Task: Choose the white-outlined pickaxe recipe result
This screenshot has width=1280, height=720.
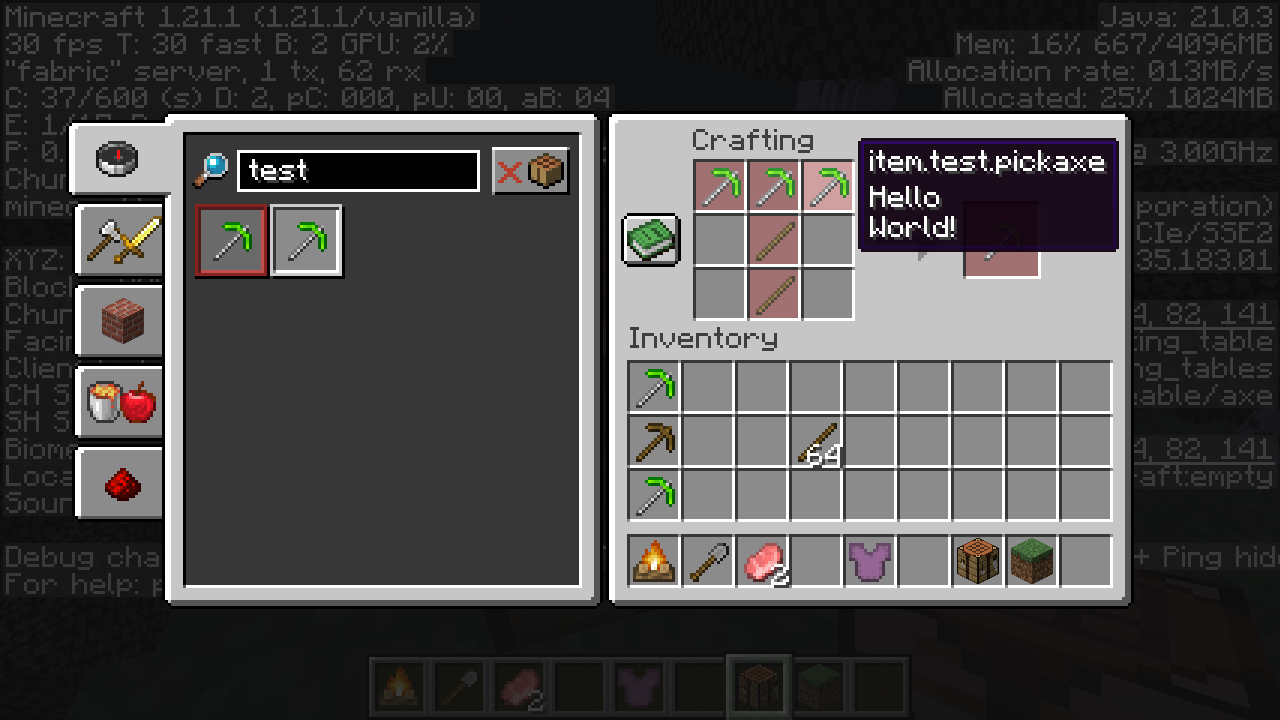Action: 306,241
